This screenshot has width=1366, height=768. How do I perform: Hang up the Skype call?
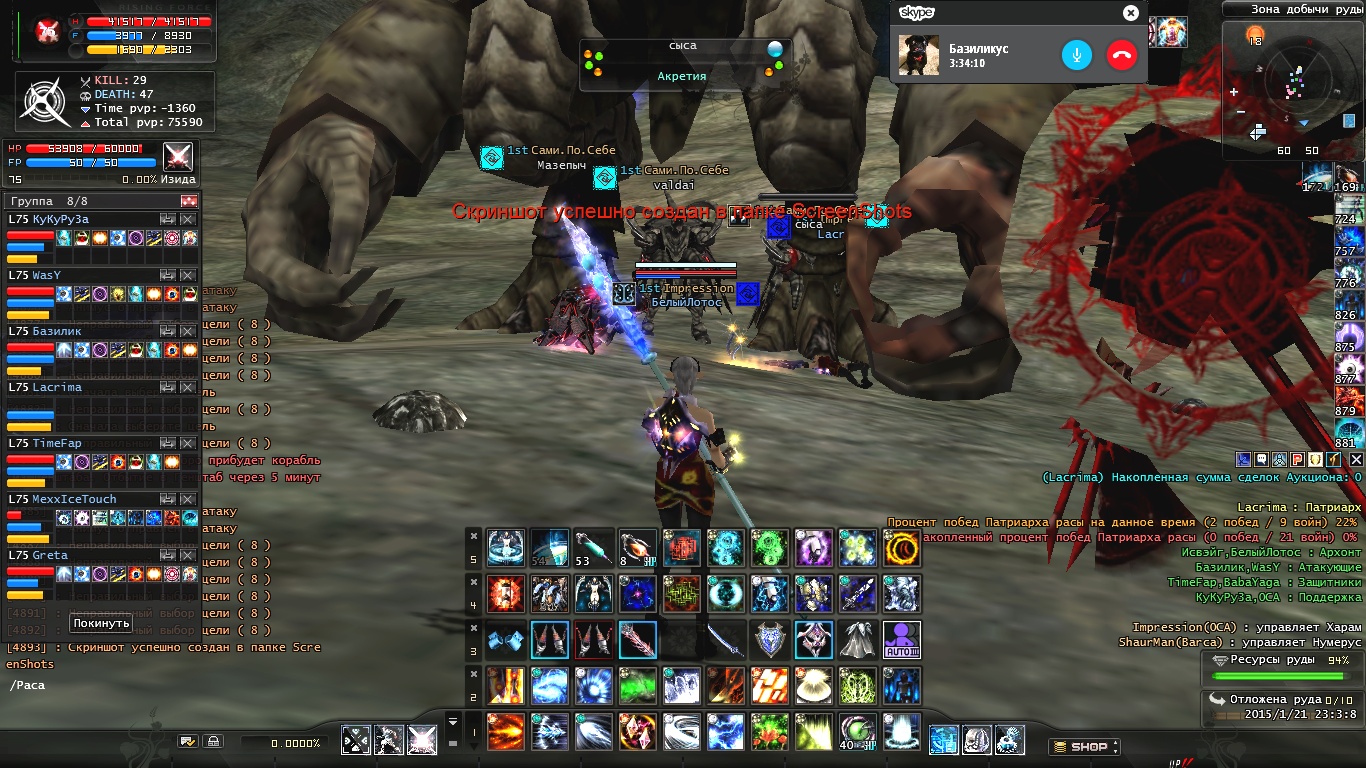(1122, 55)
